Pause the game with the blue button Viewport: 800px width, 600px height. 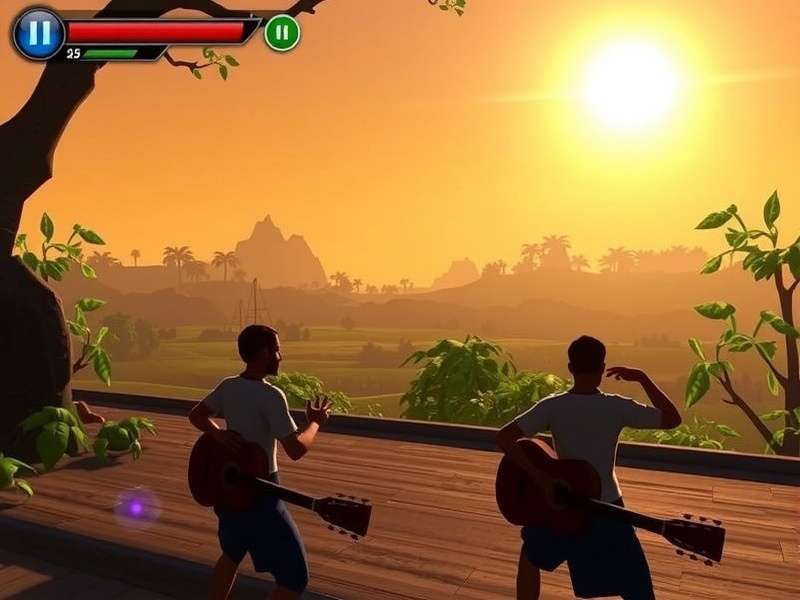[38, 33]
